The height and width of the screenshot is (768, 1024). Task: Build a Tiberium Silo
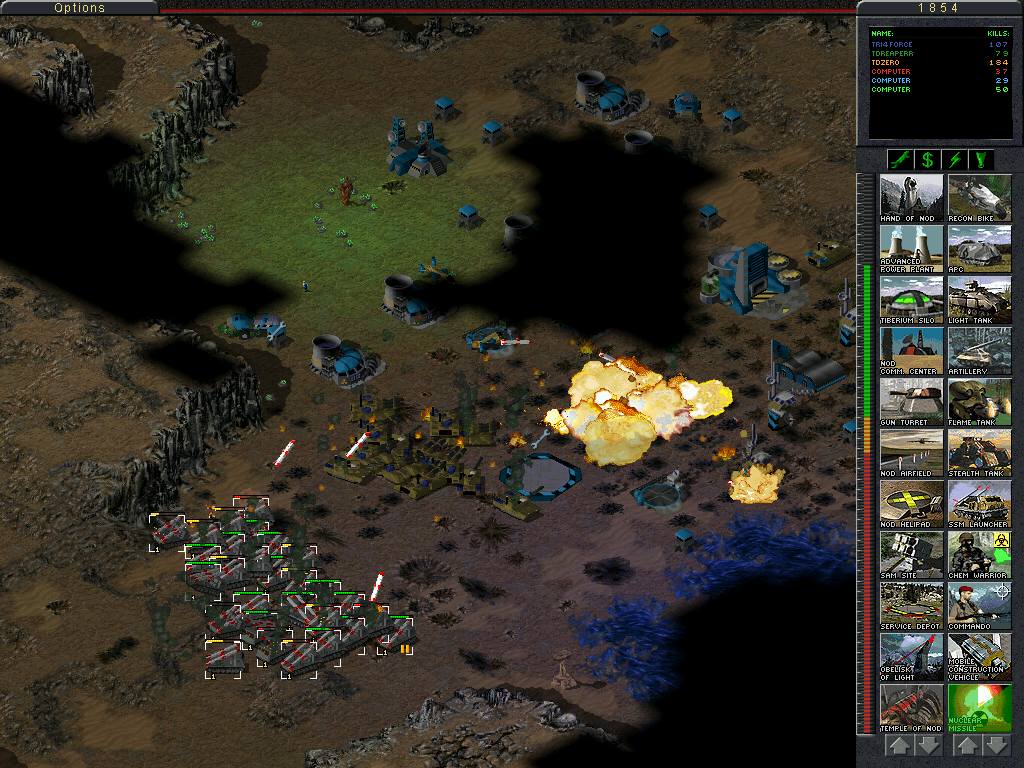pyautogui.click(x=911, y=299)
